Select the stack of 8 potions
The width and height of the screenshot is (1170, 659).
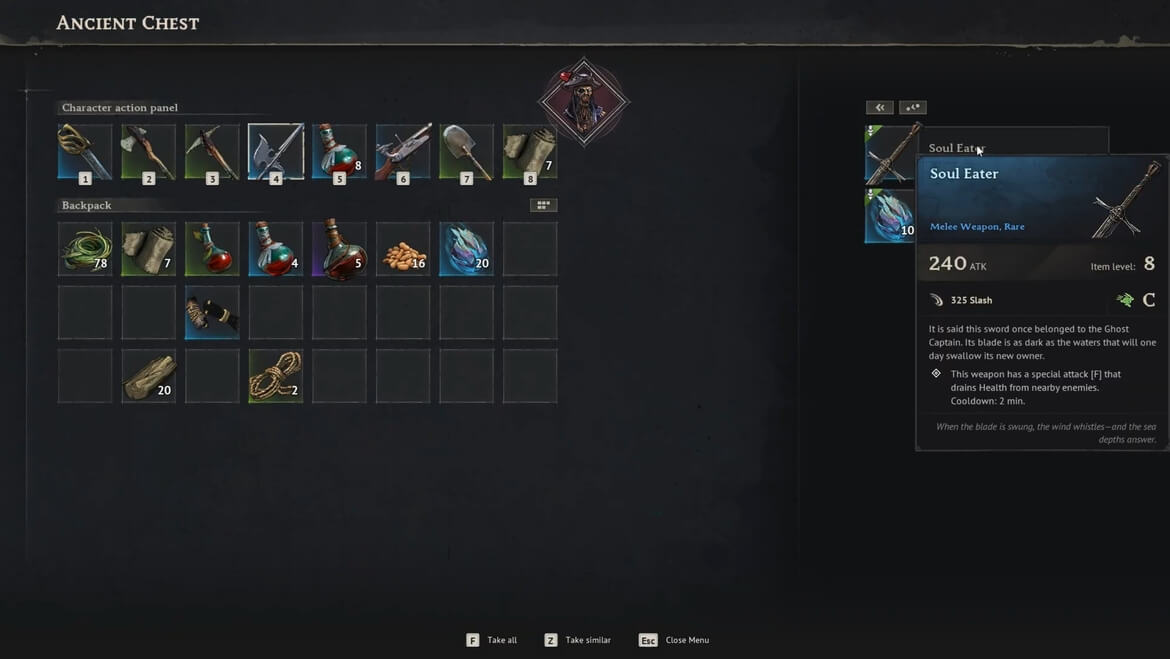pos(339,152)
